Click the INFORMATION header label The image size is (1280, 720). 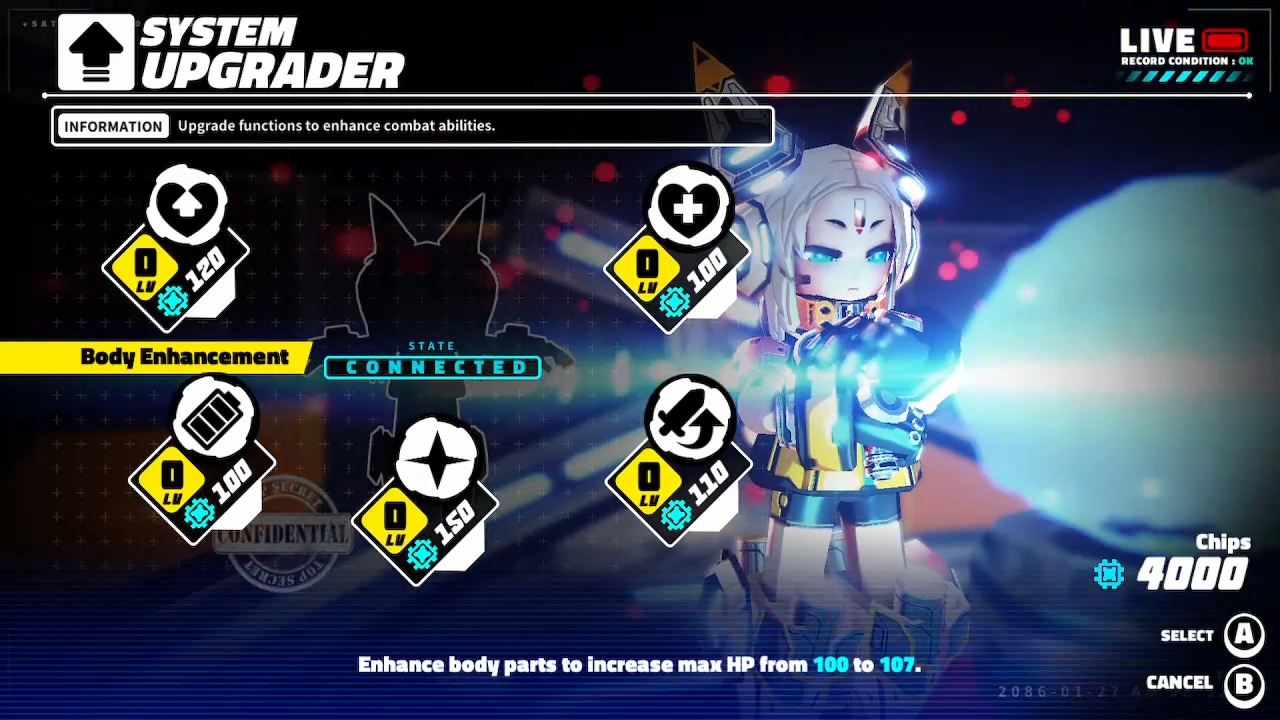(113, 125)
